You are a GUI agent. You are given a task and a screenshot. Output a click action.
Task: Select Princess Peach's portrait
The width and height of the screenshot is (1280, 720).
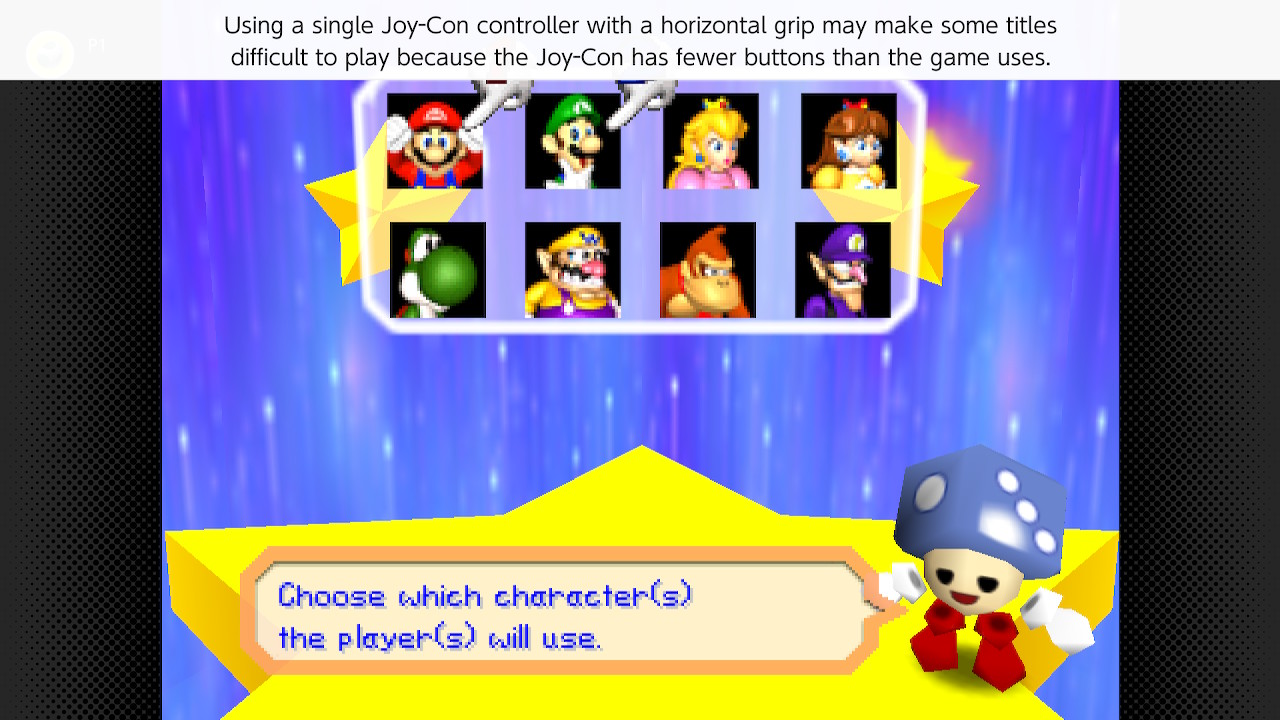[x=710, y=140]
